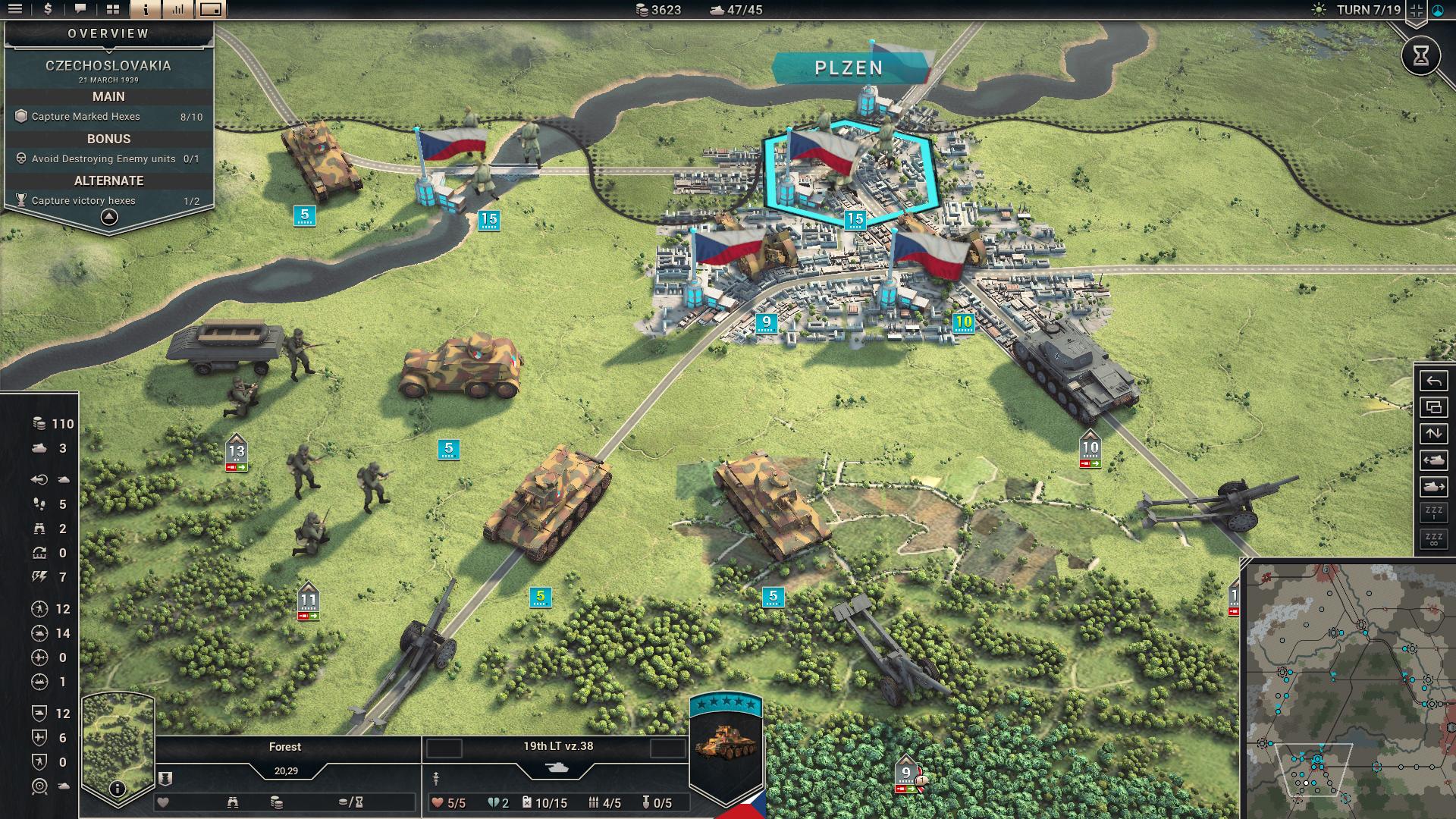Open terrain info from the forest thumbnail
This screenshot has height=819, width=1456.
[117, 789]
